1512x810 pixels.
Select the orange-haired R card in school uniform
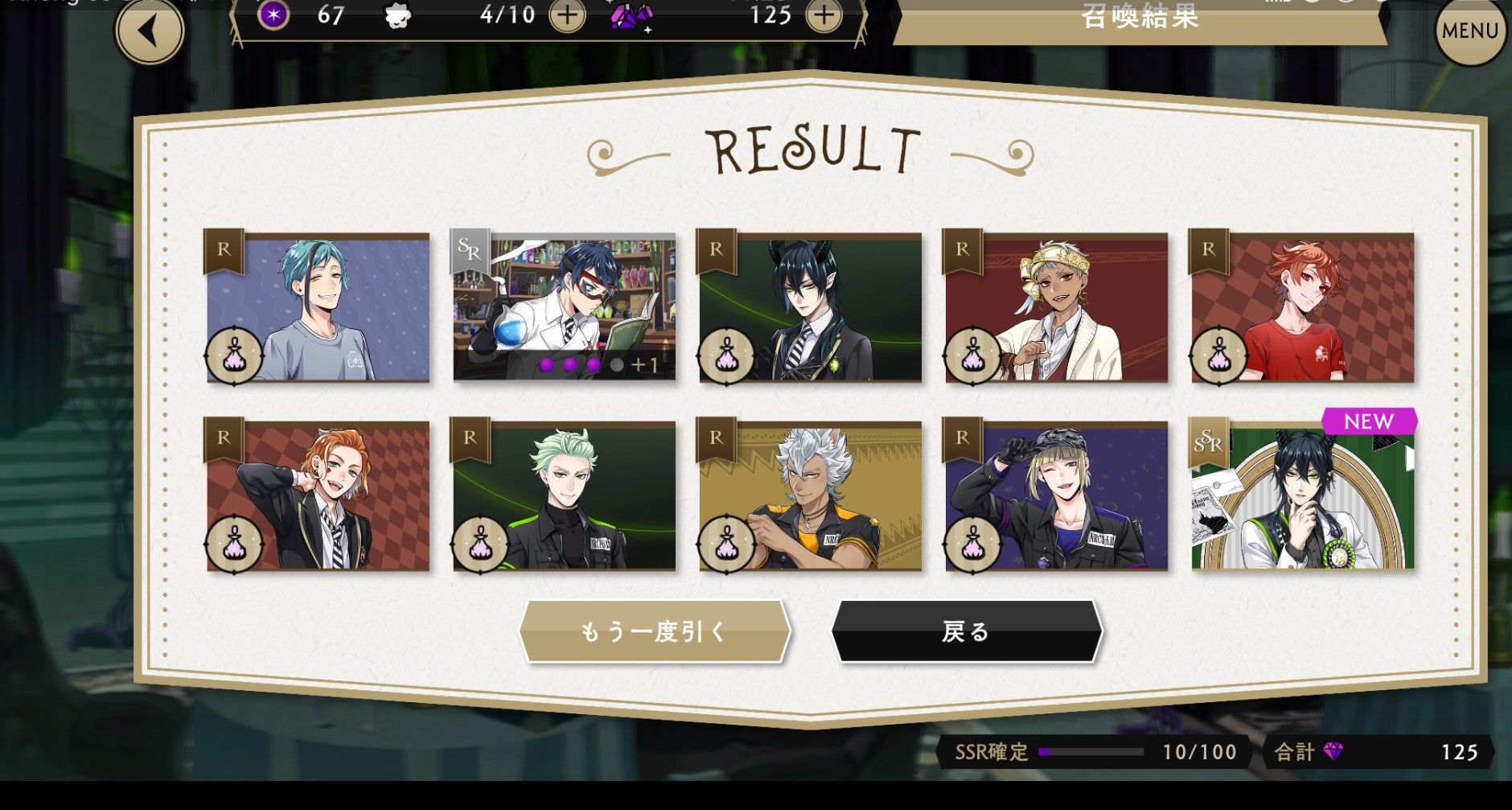[318, 496]
